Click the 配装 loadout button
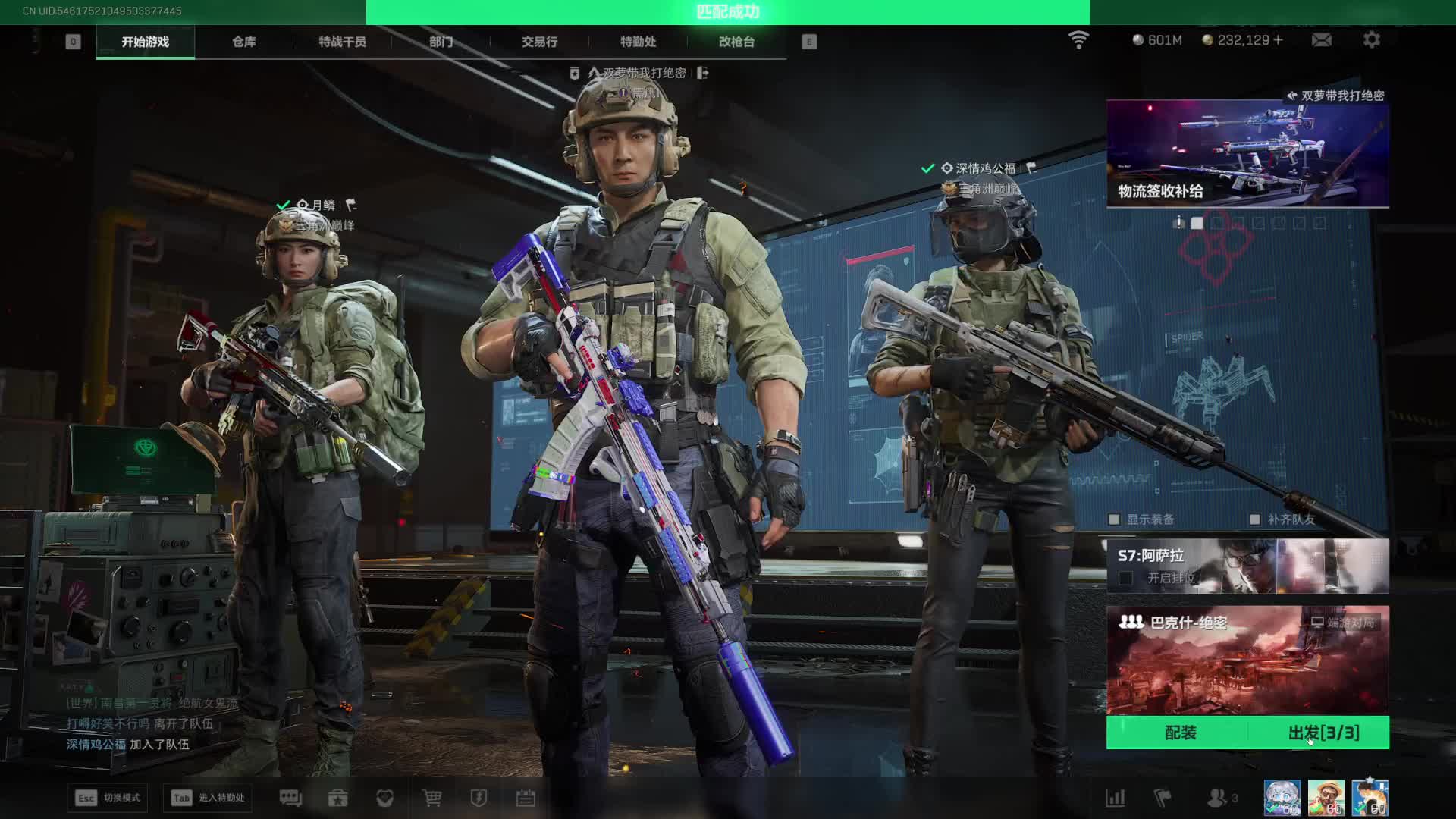 1180,733
